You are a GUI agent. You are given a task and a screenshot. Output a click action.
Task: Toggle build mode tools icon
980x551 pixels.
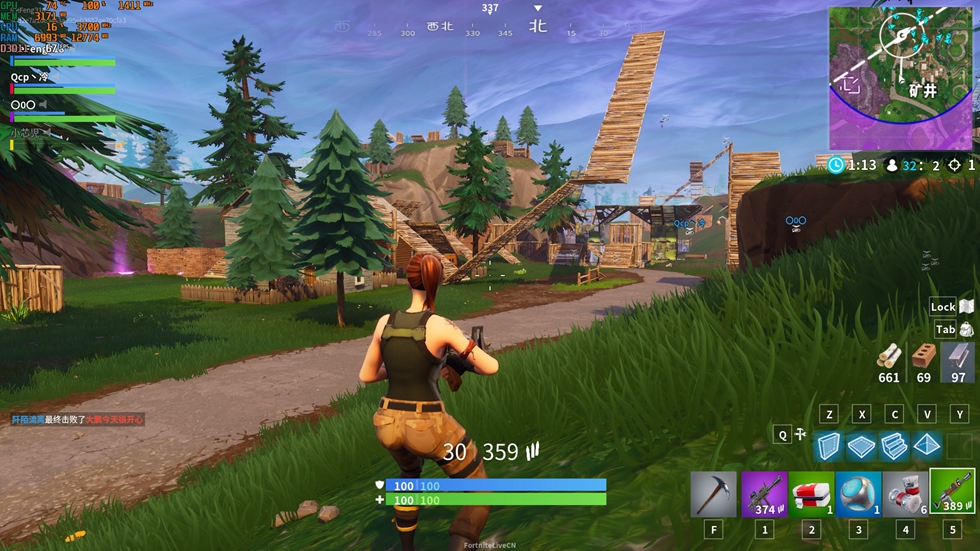pyautogui.click(x=801, y=434)
